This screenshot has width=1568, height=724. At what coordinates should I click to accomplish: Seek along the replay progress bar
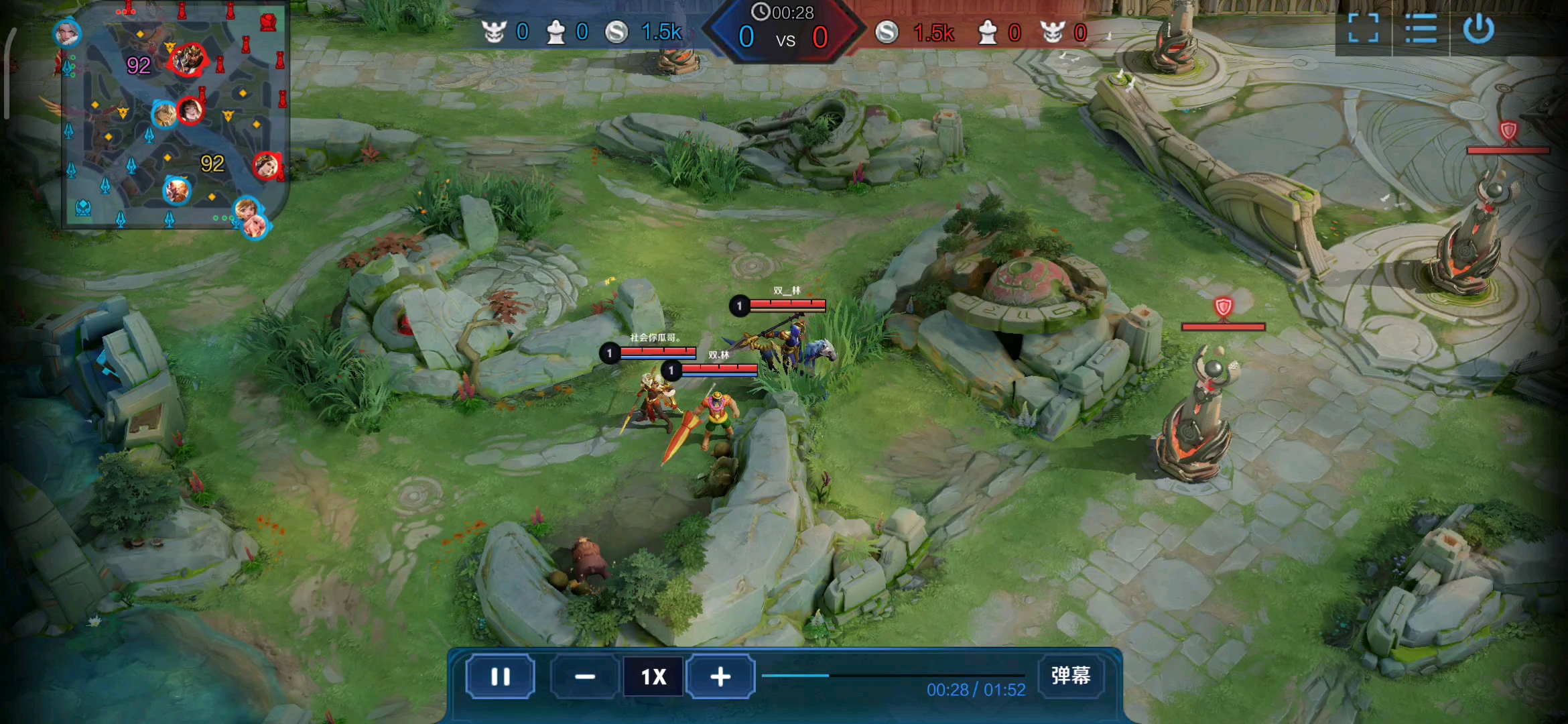[893, 675]
